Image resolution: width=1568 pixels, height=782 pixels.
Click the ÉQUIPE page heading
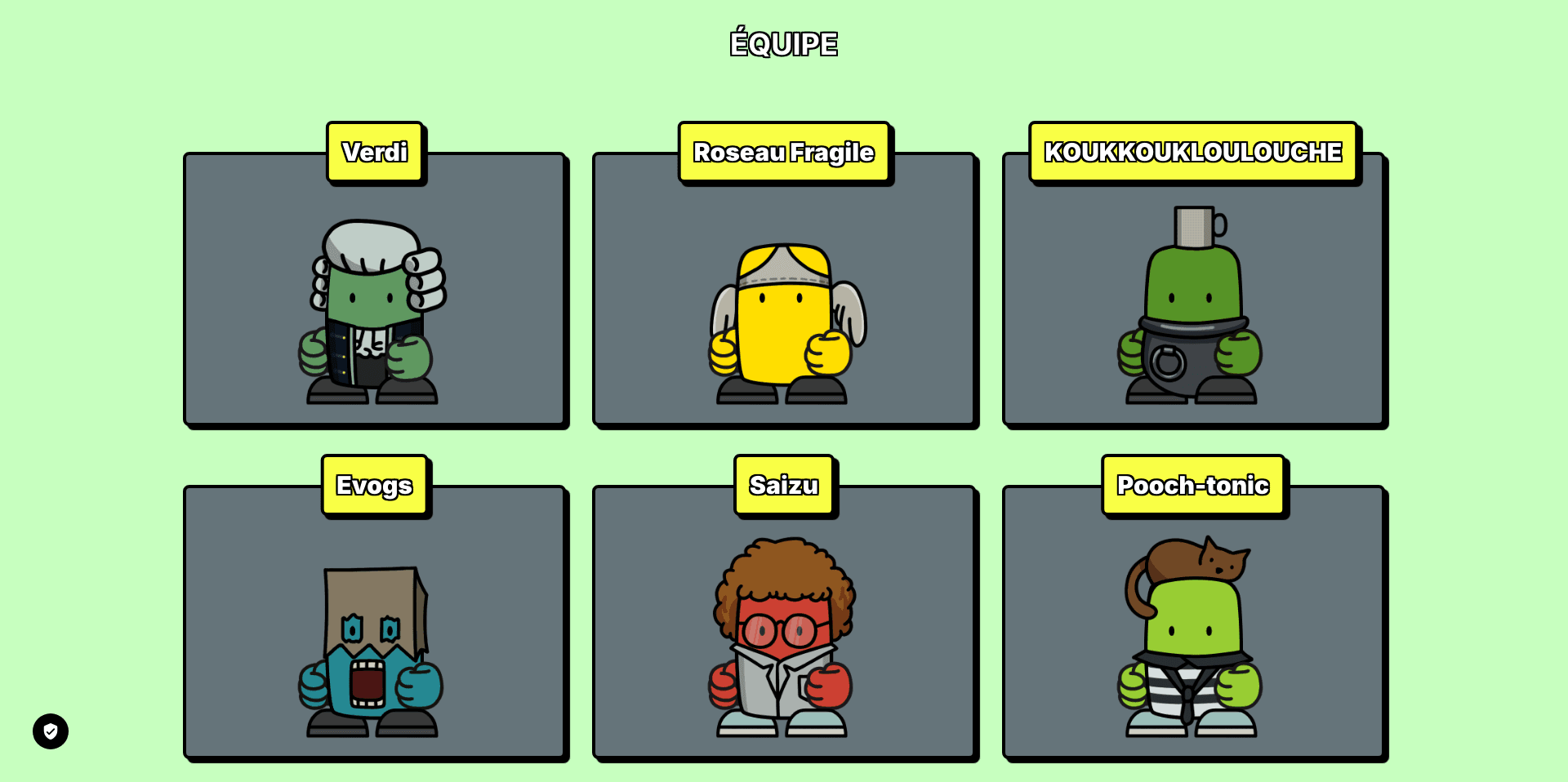[x=783, y=42]
